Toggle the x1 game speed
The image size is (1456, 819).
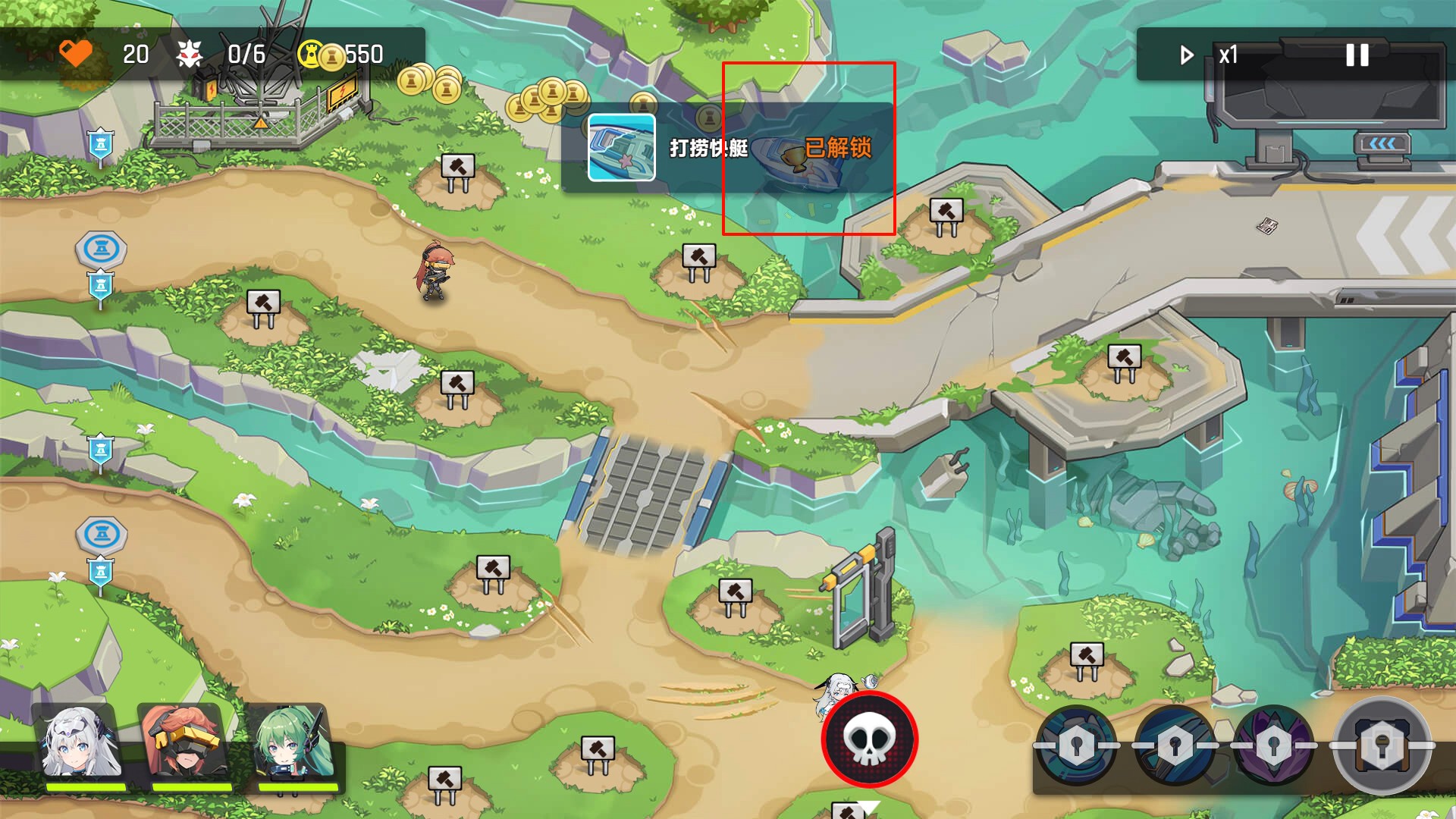[x=1210, y=55]
